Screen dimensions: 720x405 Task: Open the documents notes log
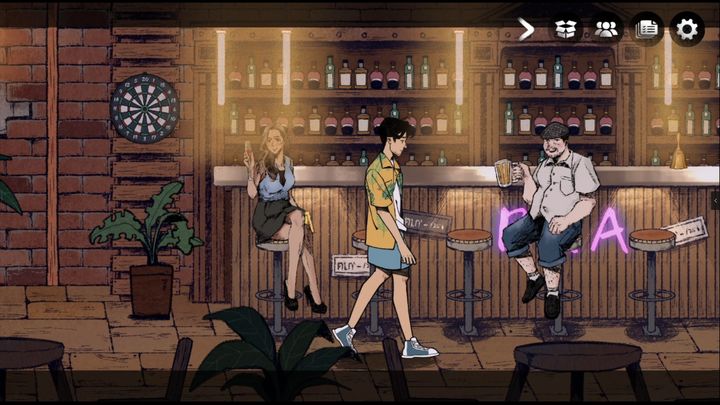coord(647,28)
